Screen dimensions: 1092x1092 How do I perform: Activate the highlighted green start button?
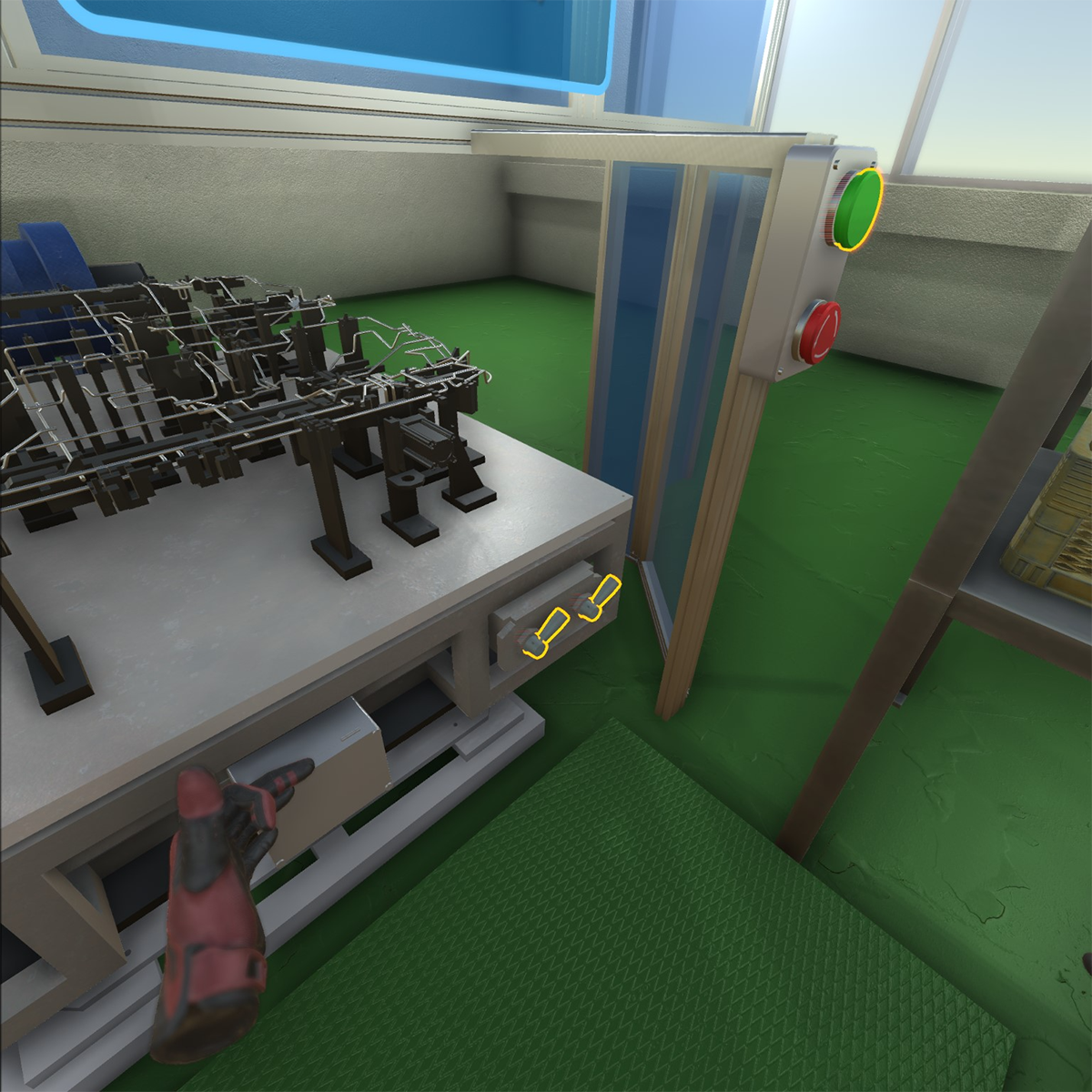(858, 209)
